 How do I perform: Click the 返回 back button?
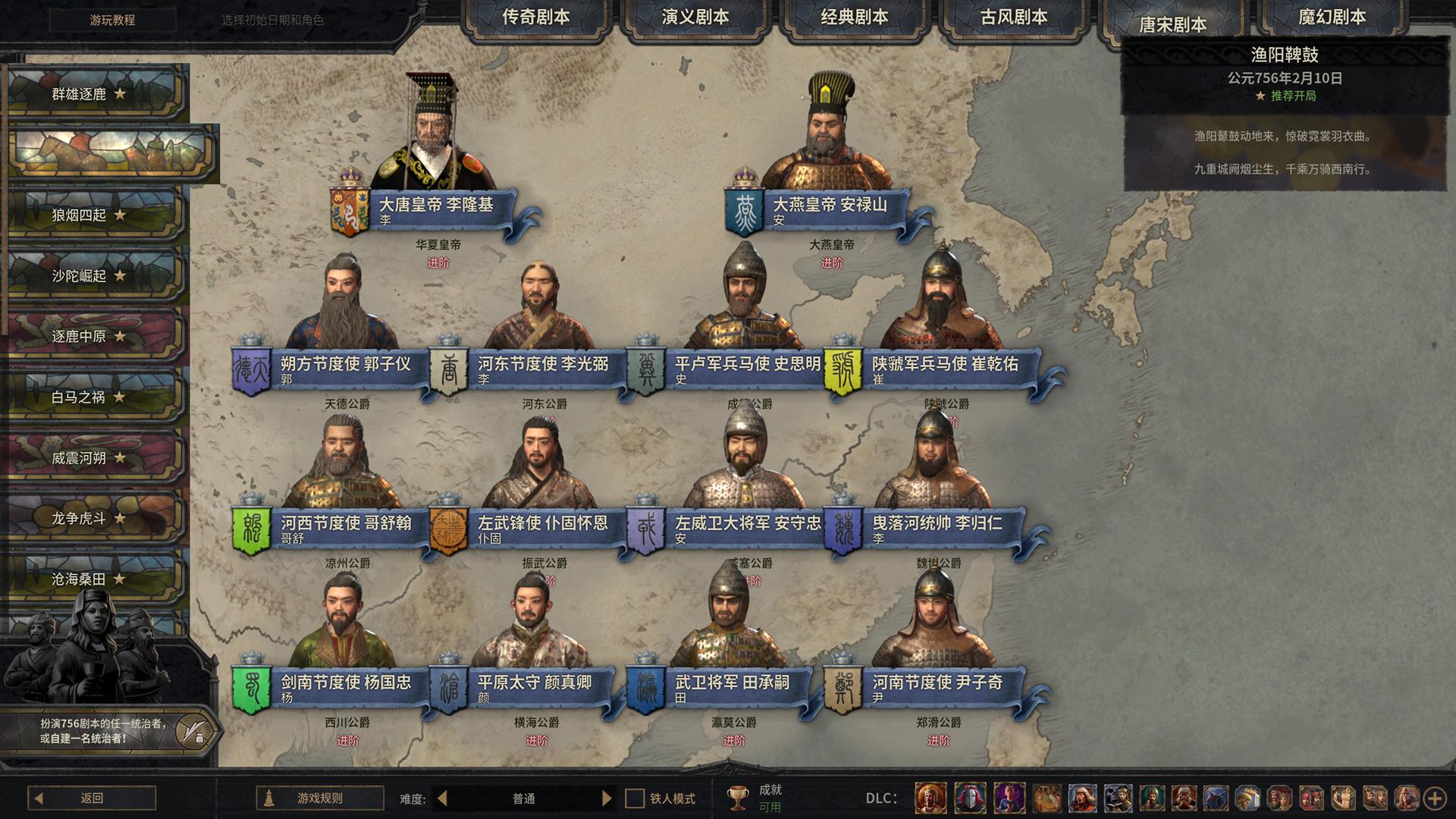92,798
